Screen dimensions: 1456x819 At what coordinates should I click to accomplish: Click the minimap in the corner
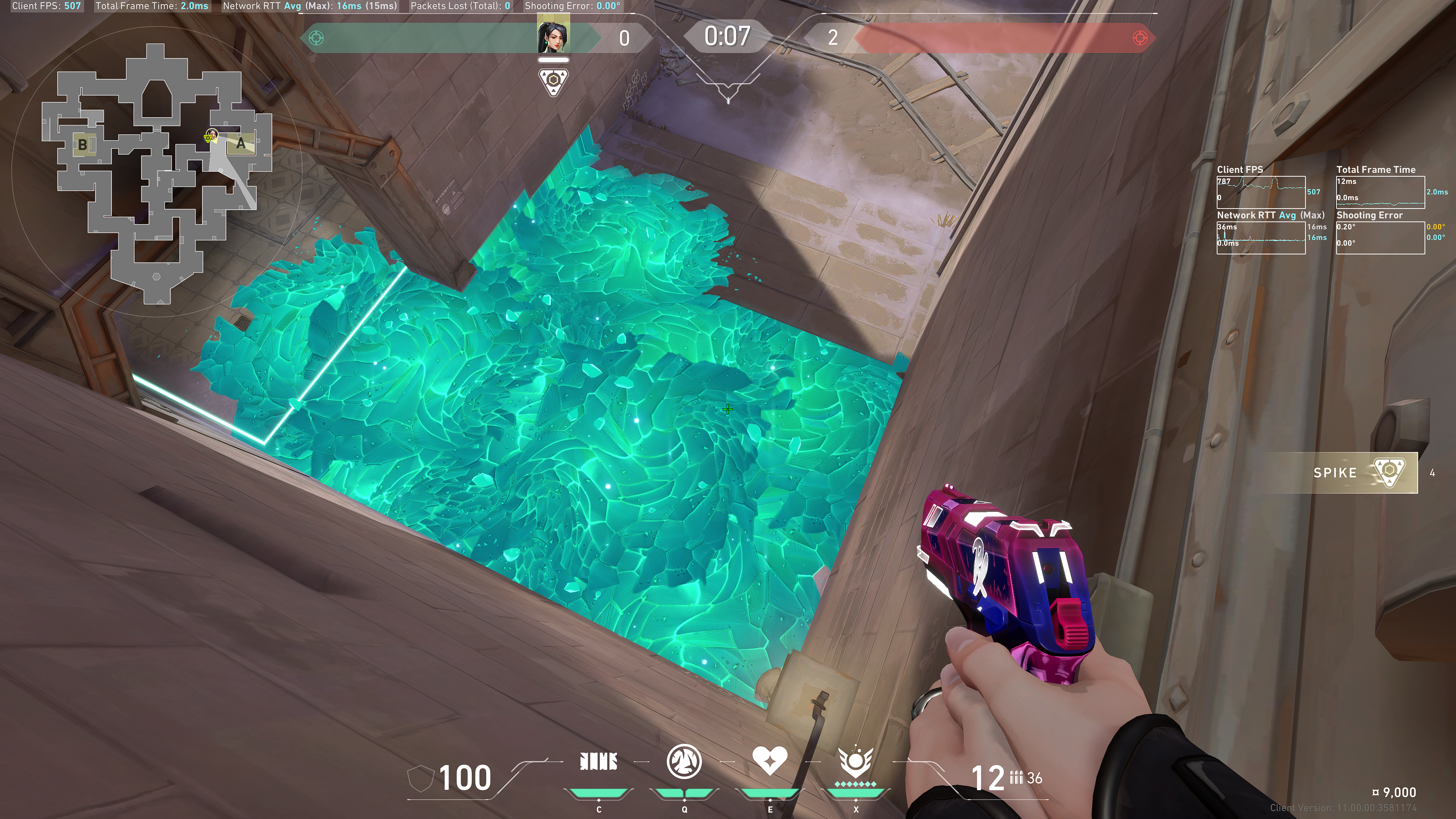tap(157, 175)
